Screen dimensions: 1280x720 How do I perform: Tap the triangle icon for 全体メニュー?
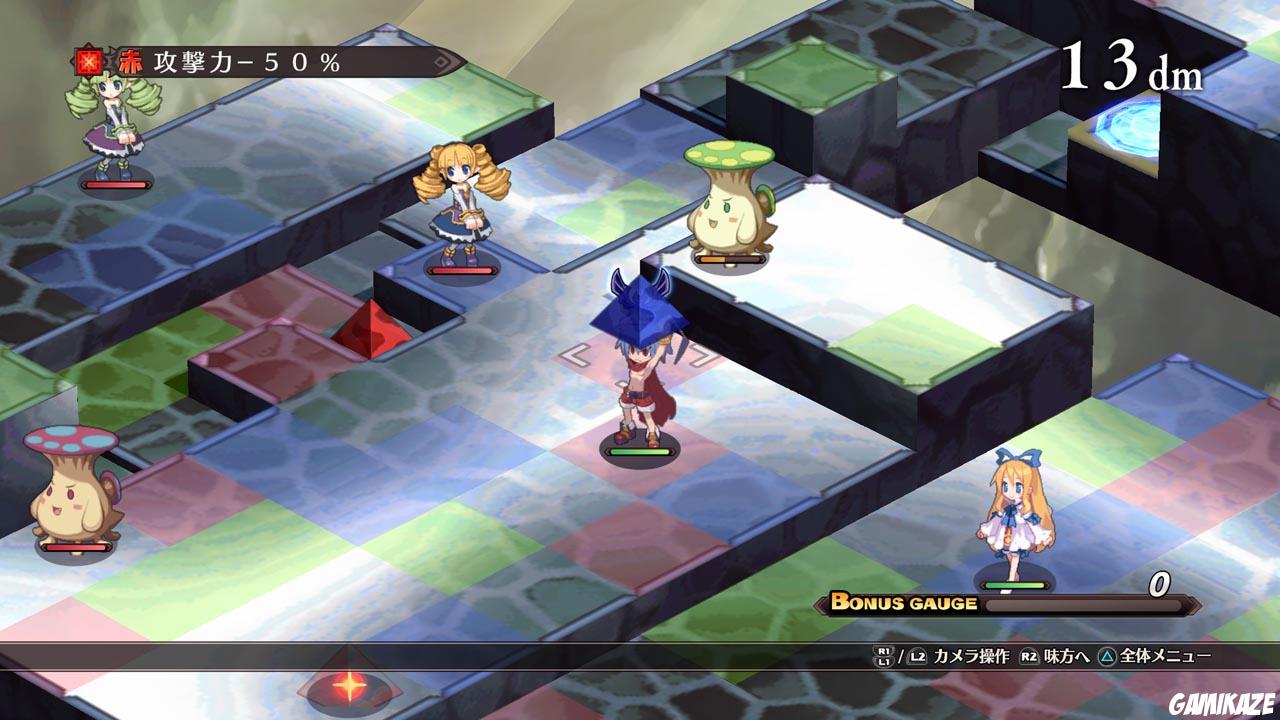[1108, 658]
